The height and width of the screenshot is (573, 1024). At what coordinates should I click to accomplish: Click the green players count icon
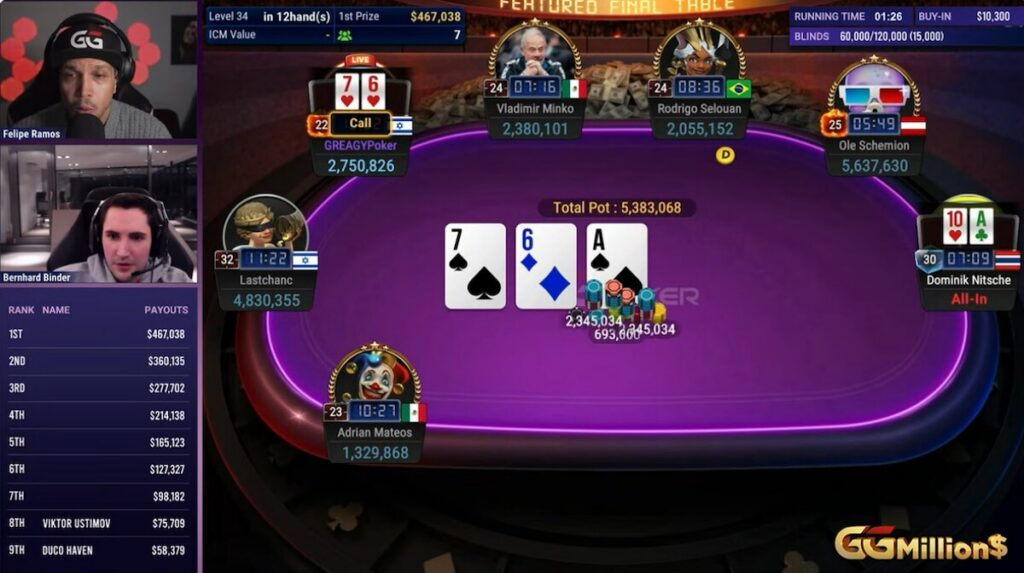pos(345,35)
